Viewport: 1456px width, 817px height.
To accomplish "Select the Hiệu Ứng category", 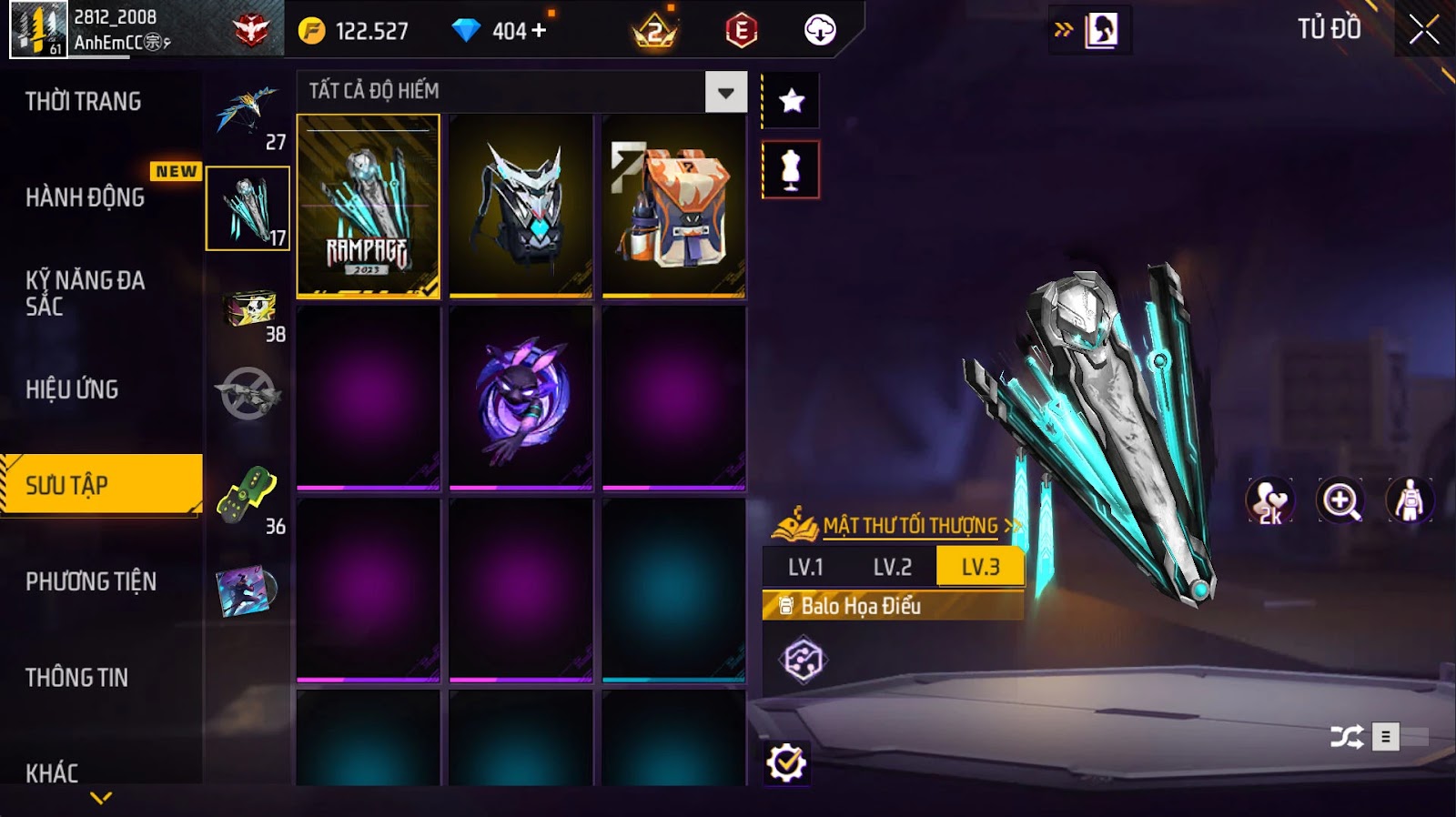I will point(72,389).
